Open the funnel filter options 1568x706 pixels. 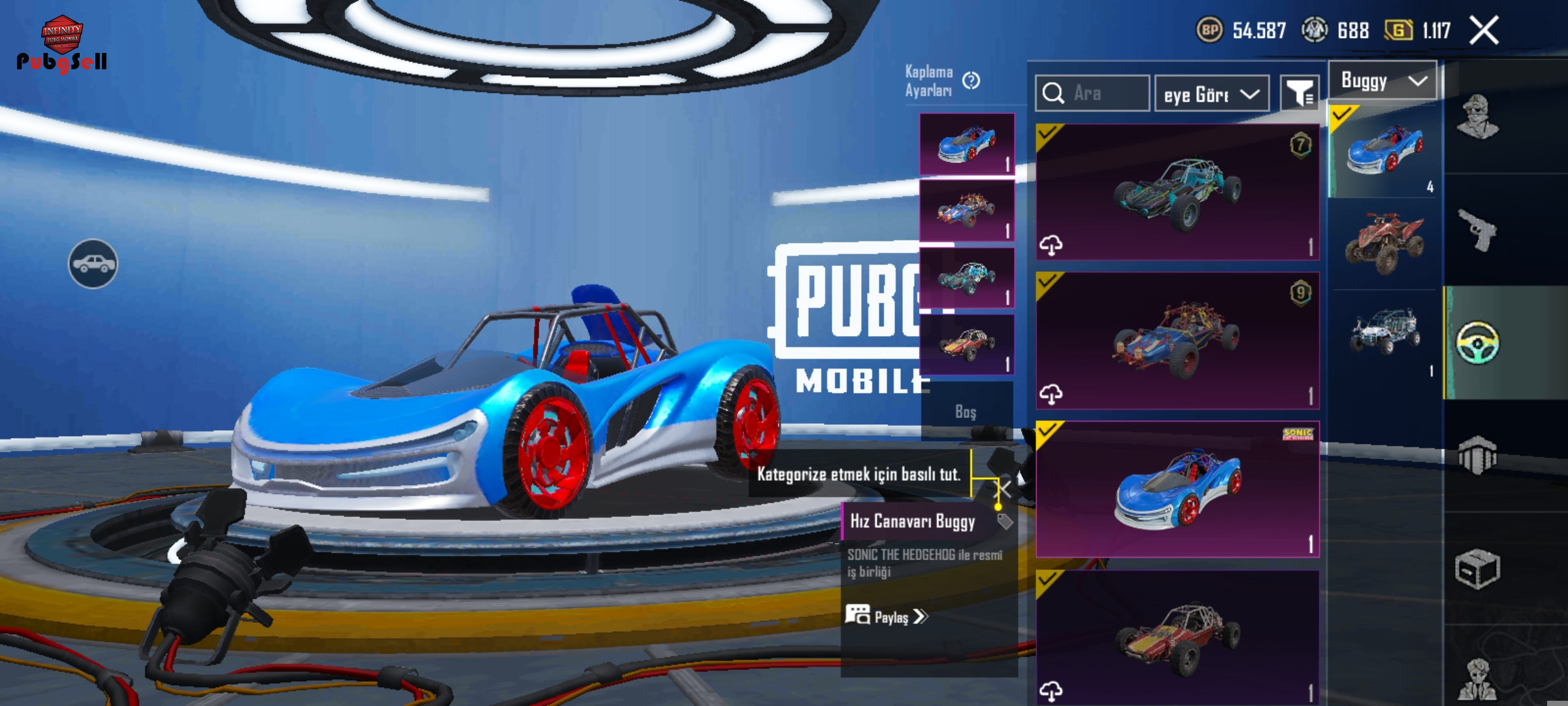[1299, 94]
